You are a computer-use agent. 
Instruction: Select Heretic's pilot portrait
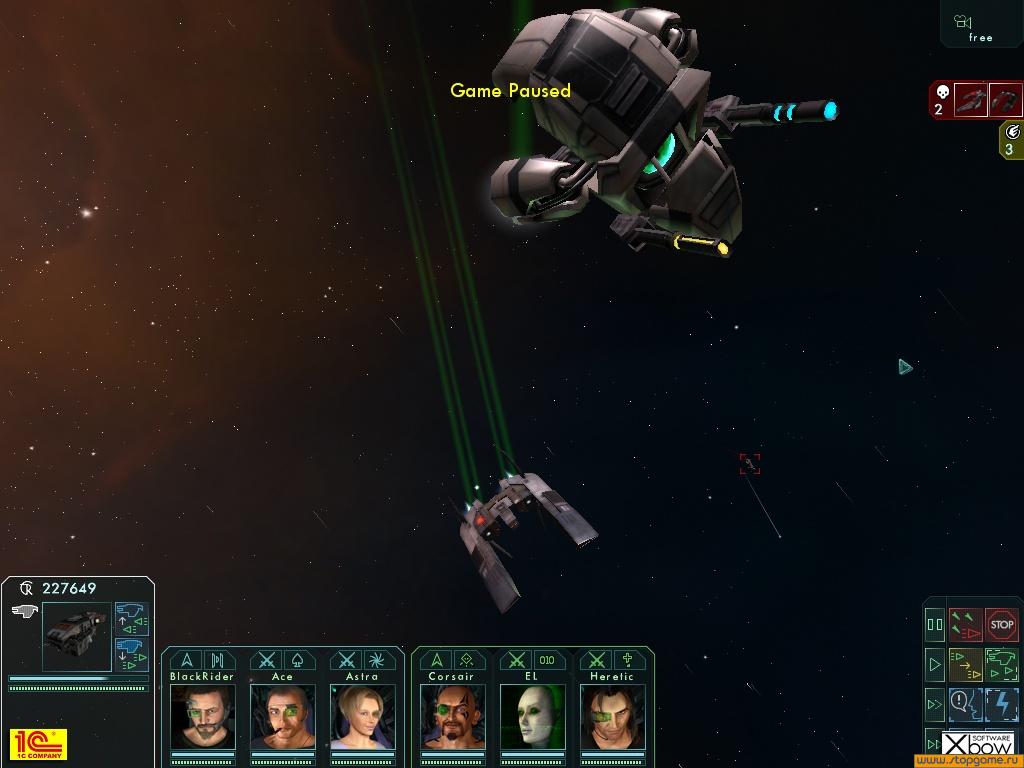612,716
